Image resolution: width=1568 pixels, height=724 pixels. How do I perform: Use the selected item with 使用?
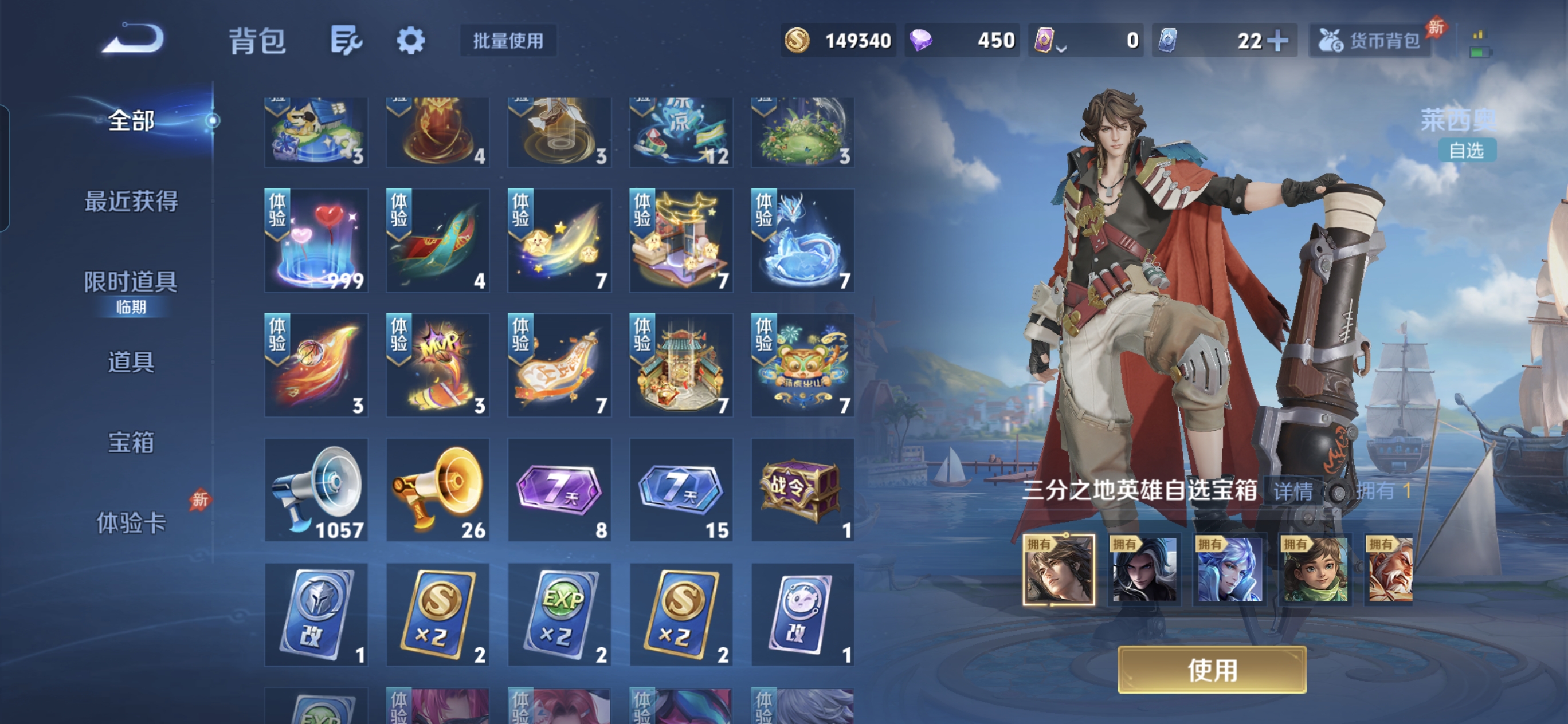pyautogui.click(x=1212, y=670)
